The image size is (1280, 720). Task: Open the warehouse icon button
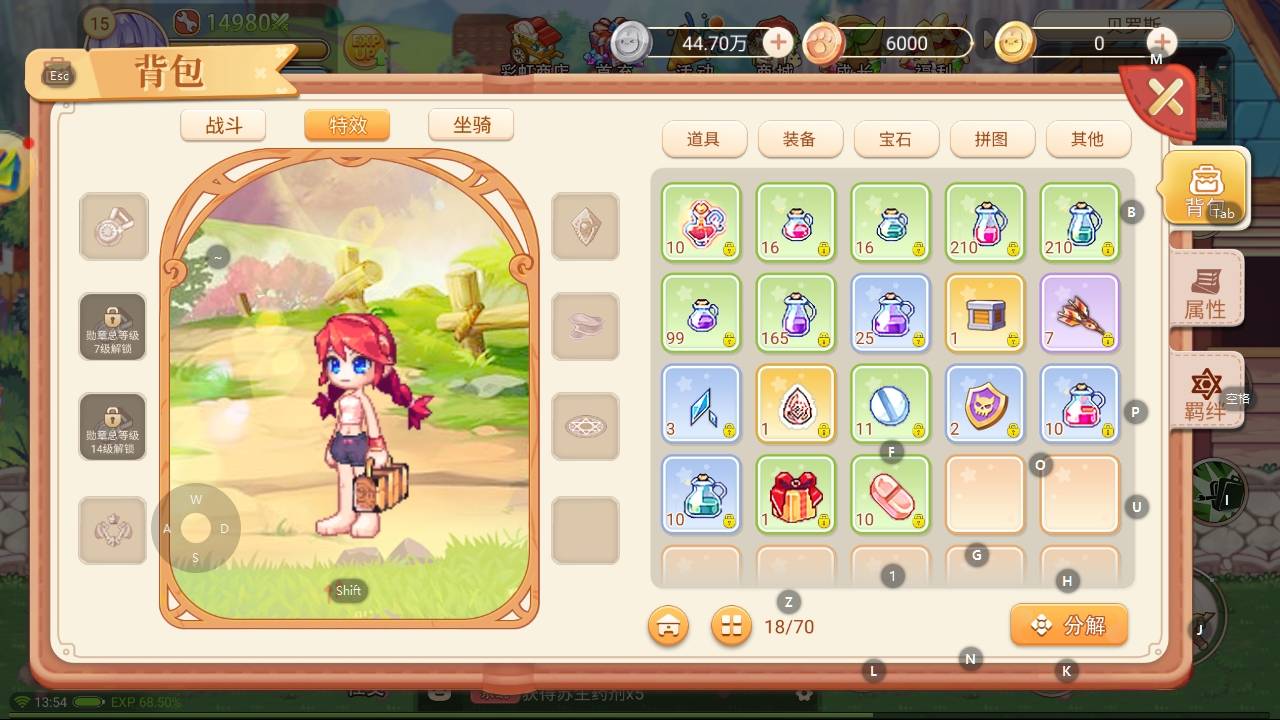pyautogui.click(x=668, y=626)
